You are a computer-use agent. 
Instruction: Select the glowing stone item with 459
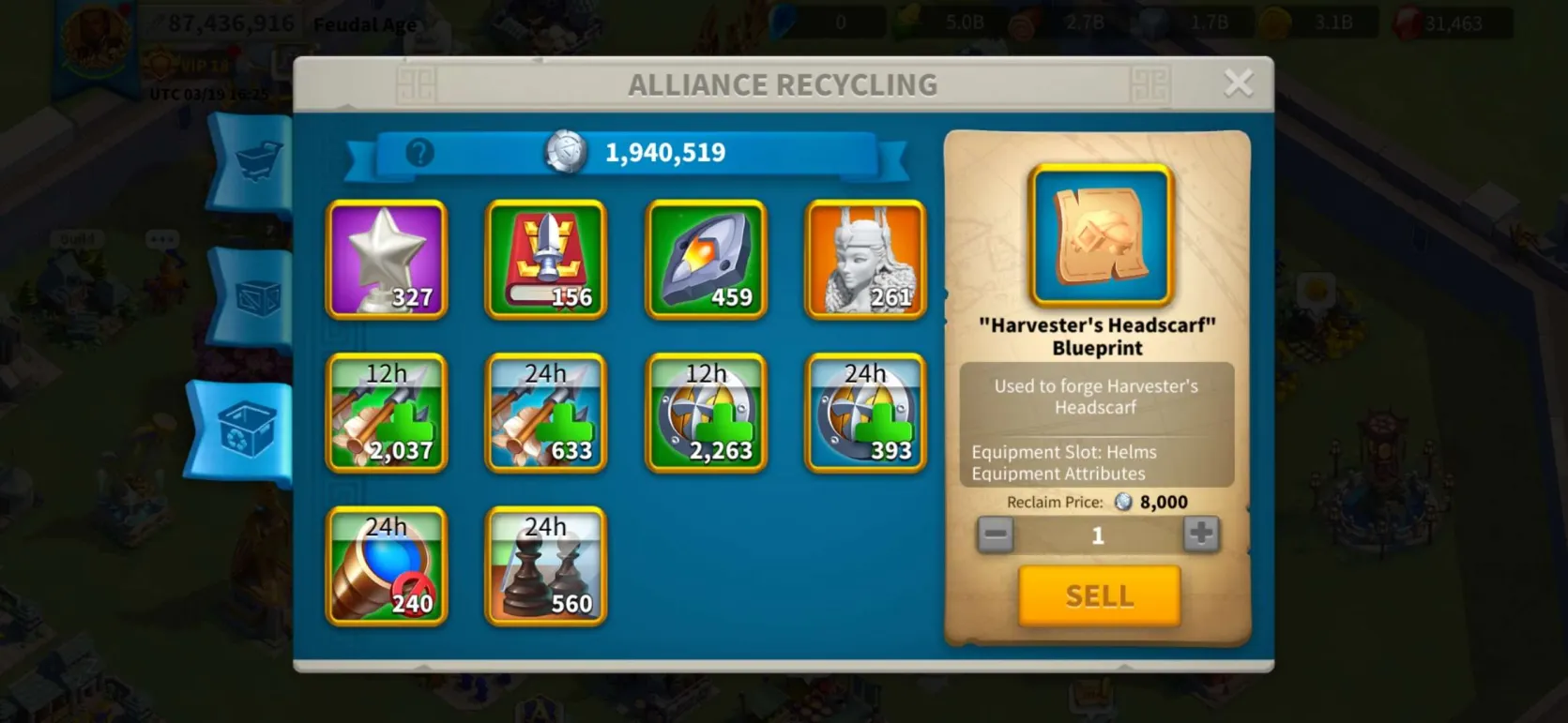706,260
